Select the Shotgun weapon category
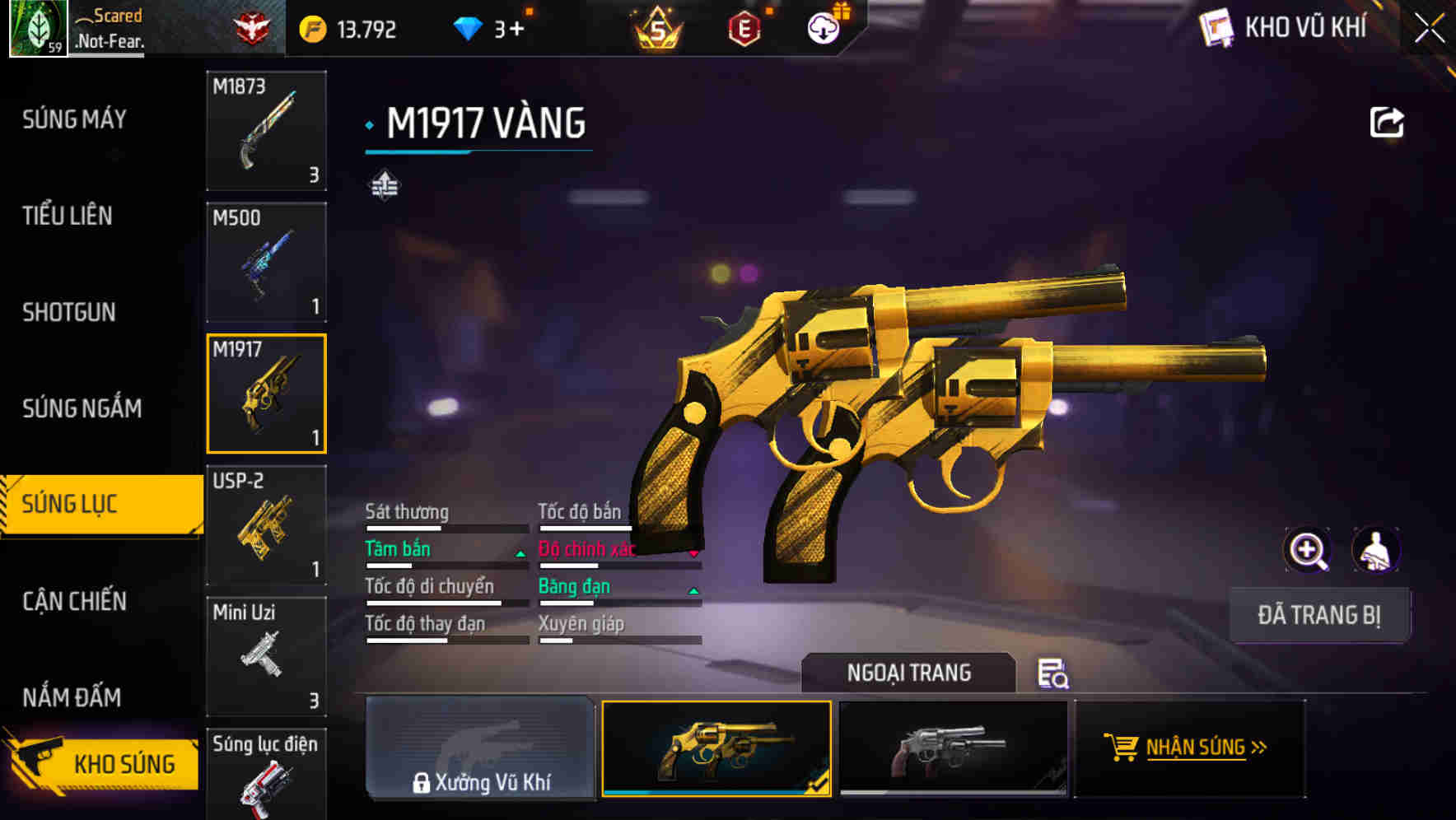 69,313
